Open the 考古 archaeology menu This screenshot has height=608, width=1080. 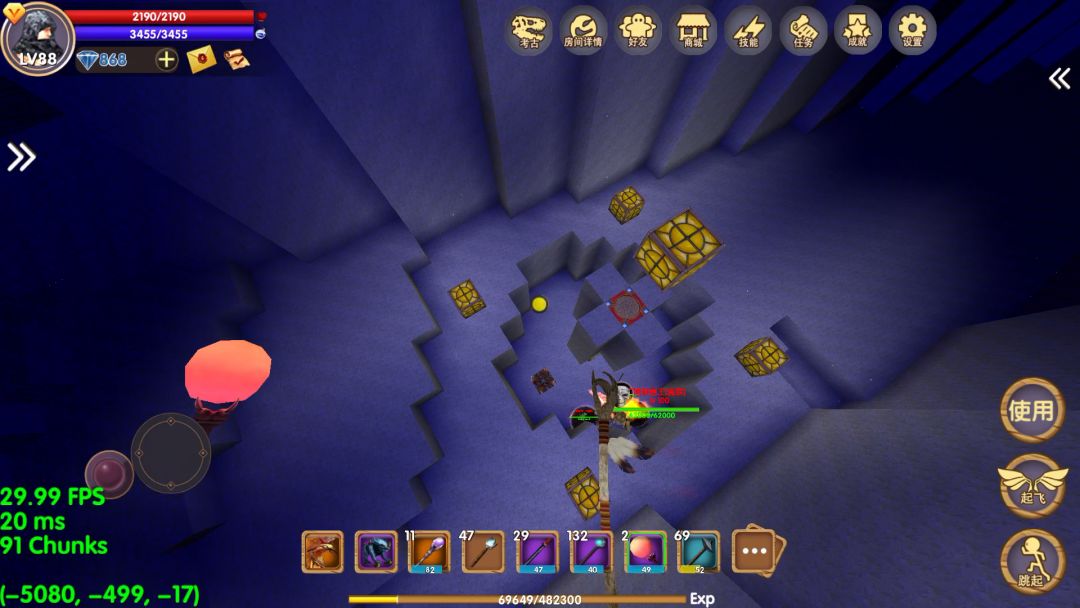pyautogui.click(x=529, y=30)
